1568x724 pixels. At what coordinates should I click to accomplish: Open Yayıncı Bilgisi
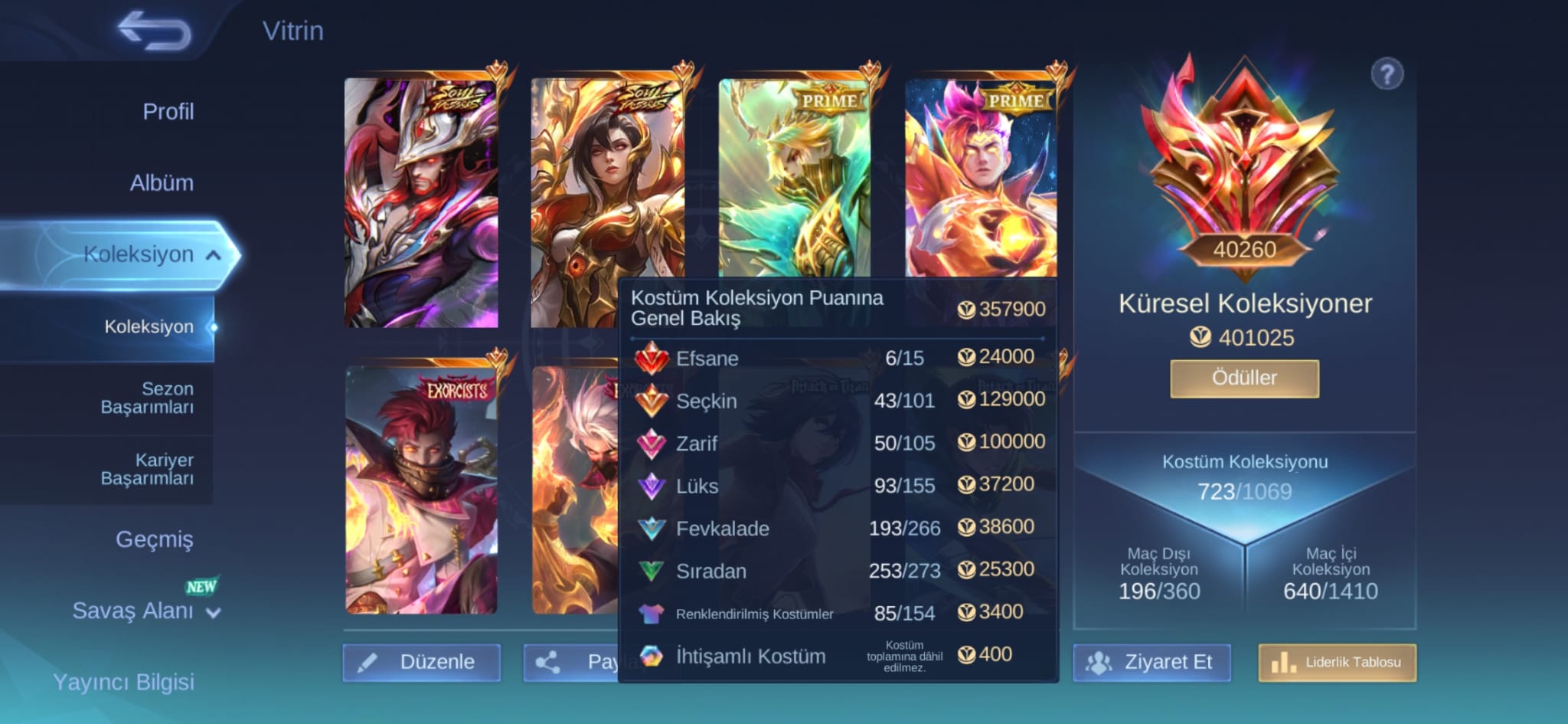123,682
